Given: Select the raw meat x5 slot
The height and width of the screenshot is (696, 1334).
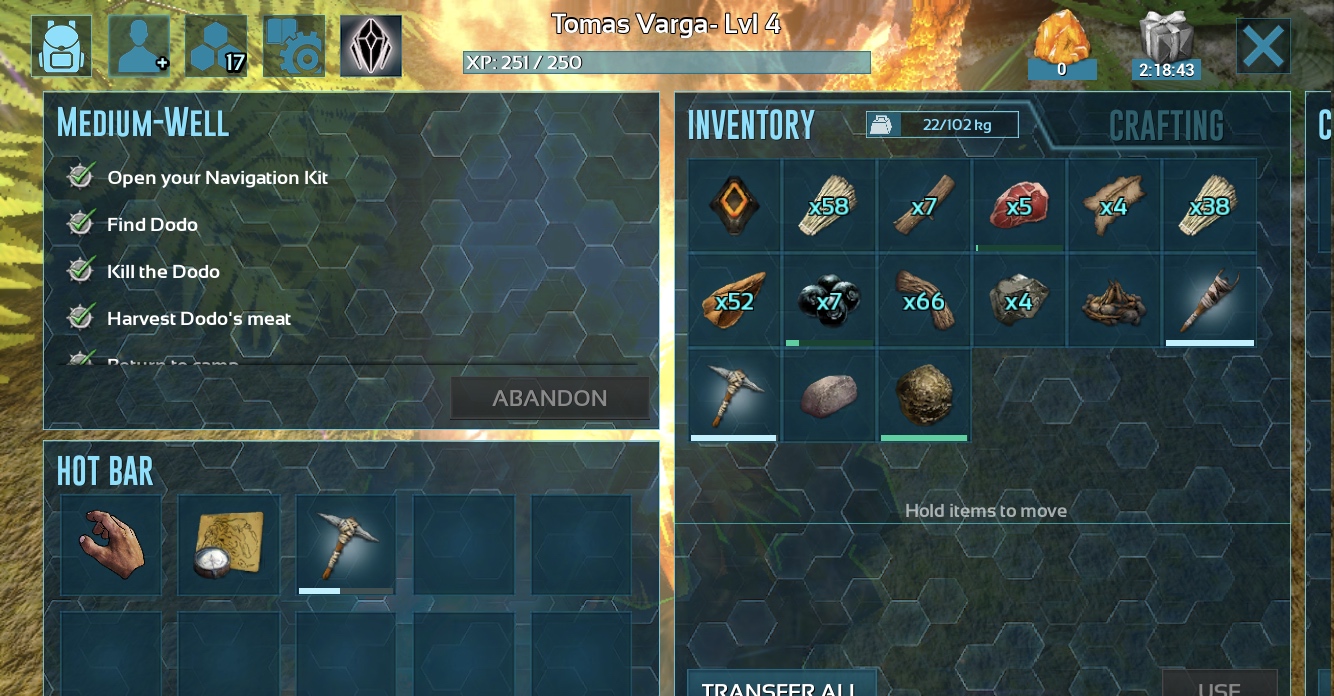Looking at the screenshot, I should click(1018, 206).
